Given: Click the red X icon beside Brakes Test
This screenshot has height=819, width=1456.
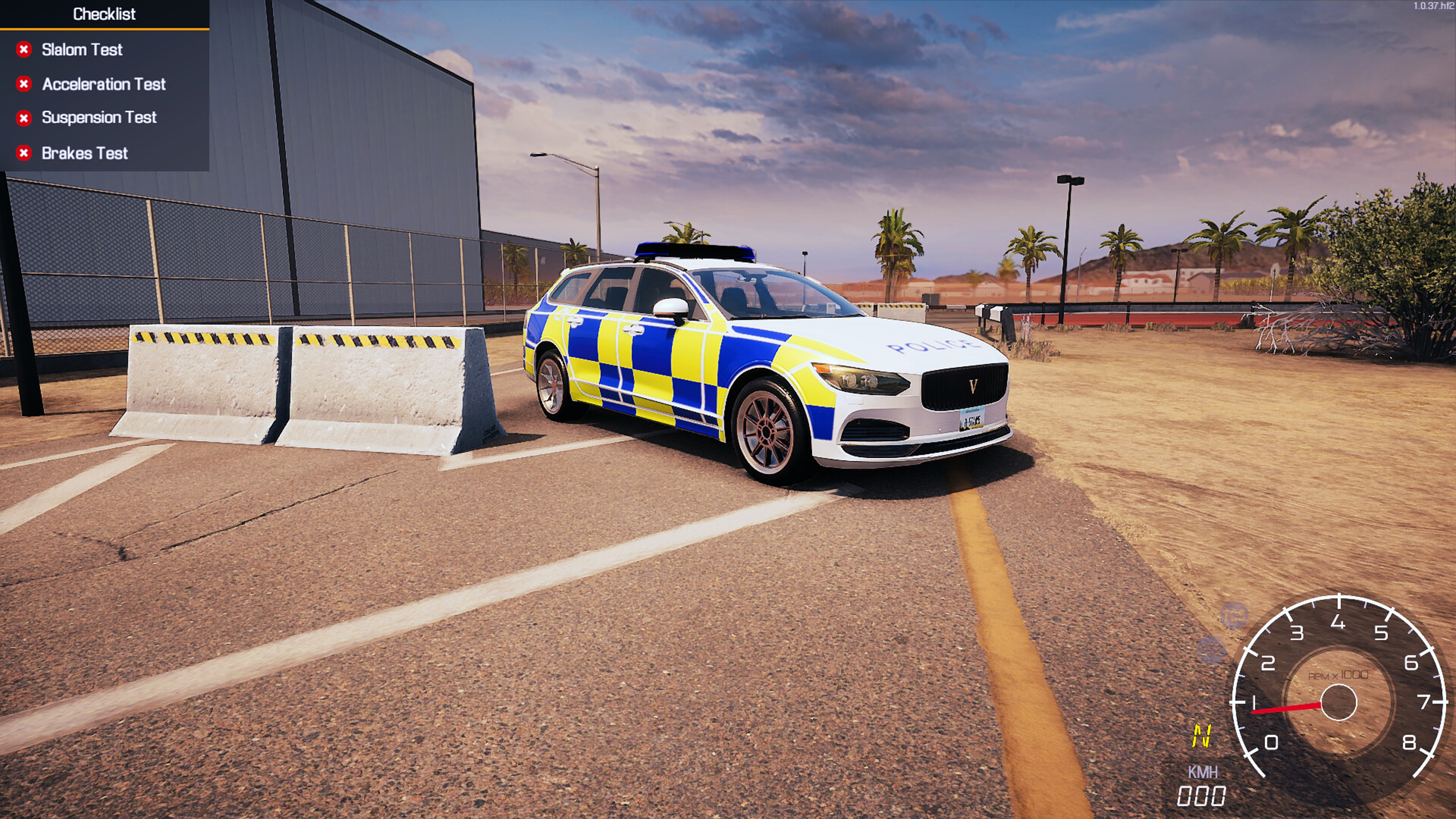Looking at the screenshot, I should (24, 152).
